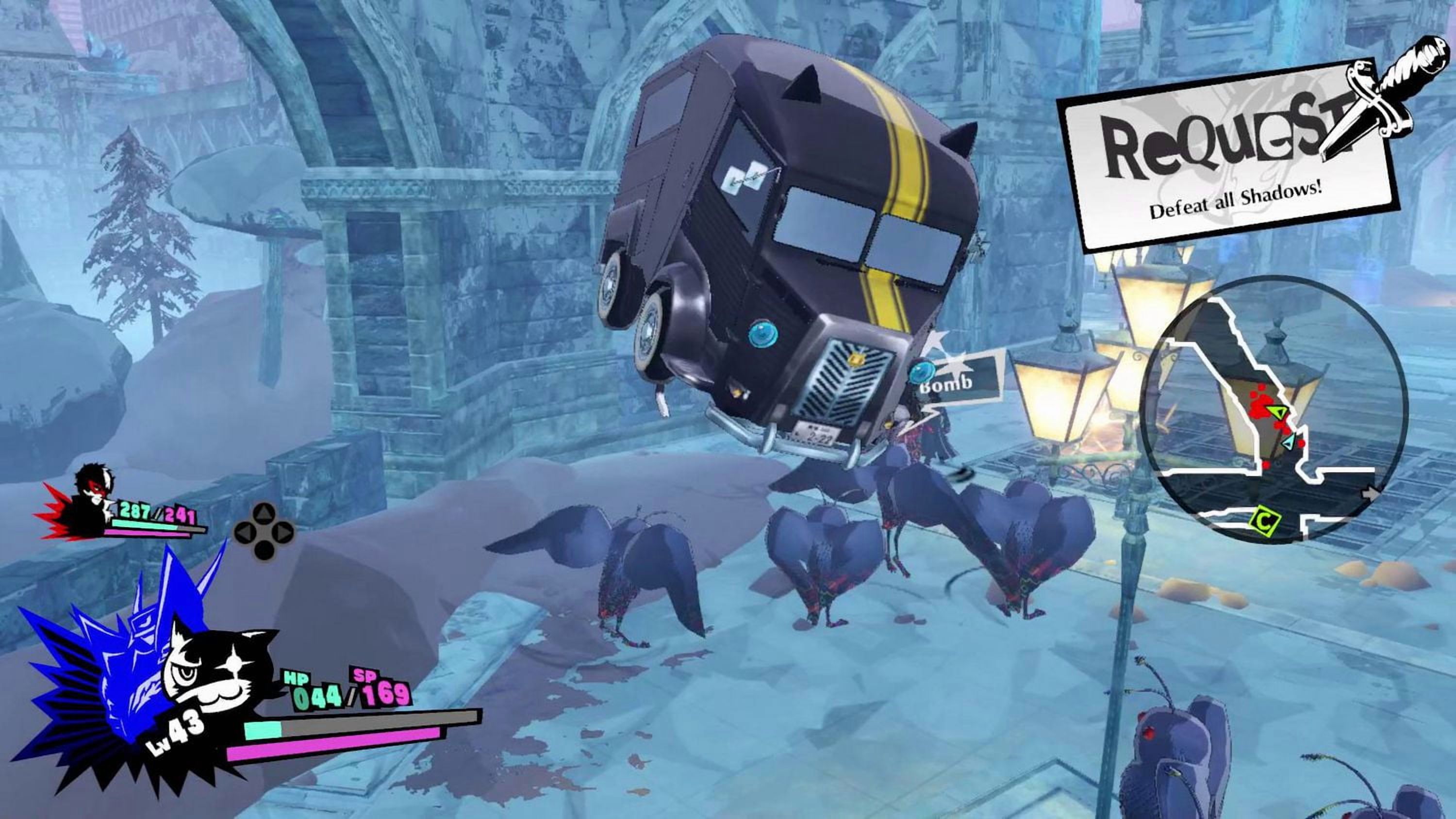
Task: Click the green player arrow on the minimap
Action: tap(1278, 411)
